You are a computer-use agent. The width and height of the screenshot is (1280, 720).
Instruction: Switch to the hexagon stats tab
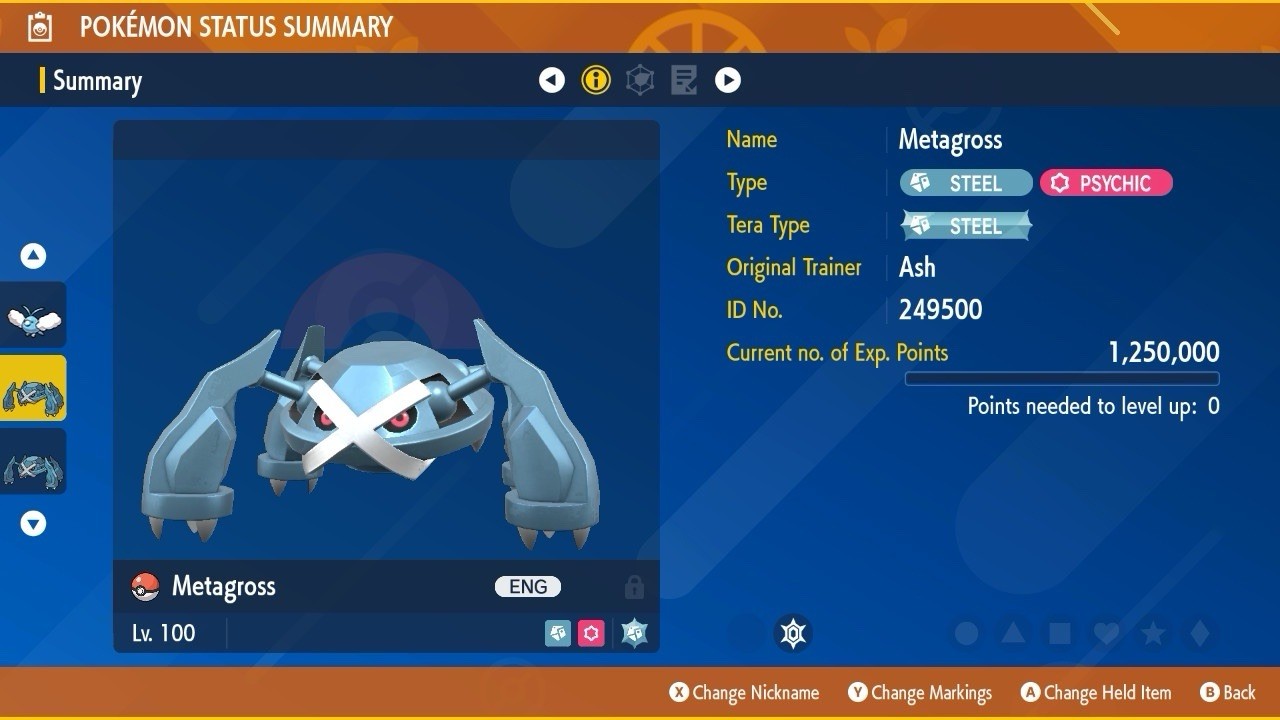pyautogui.click(x=640, y=80)
